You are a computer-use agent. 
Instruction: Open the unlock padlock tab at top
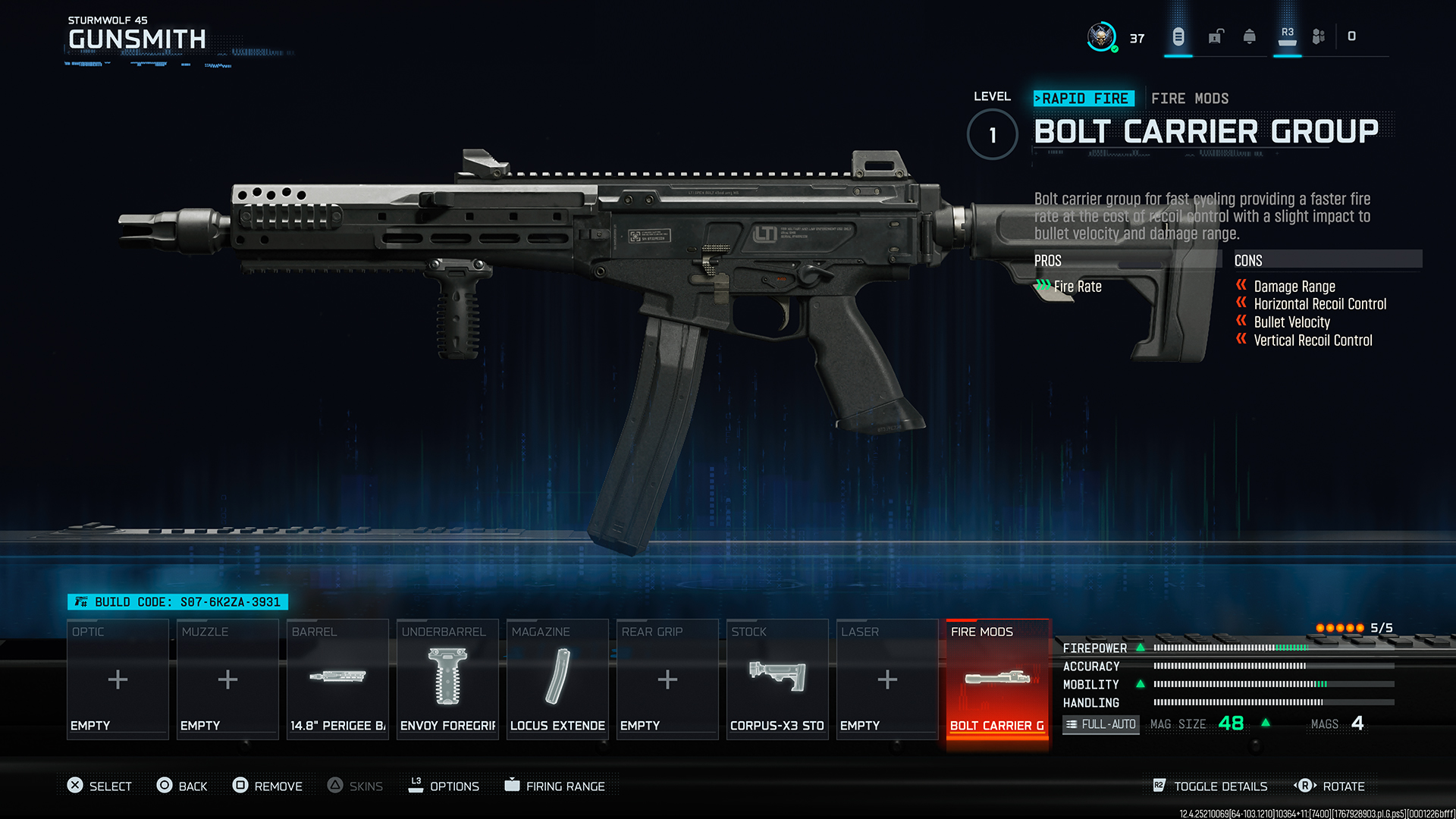click(x=1216, y=36)
